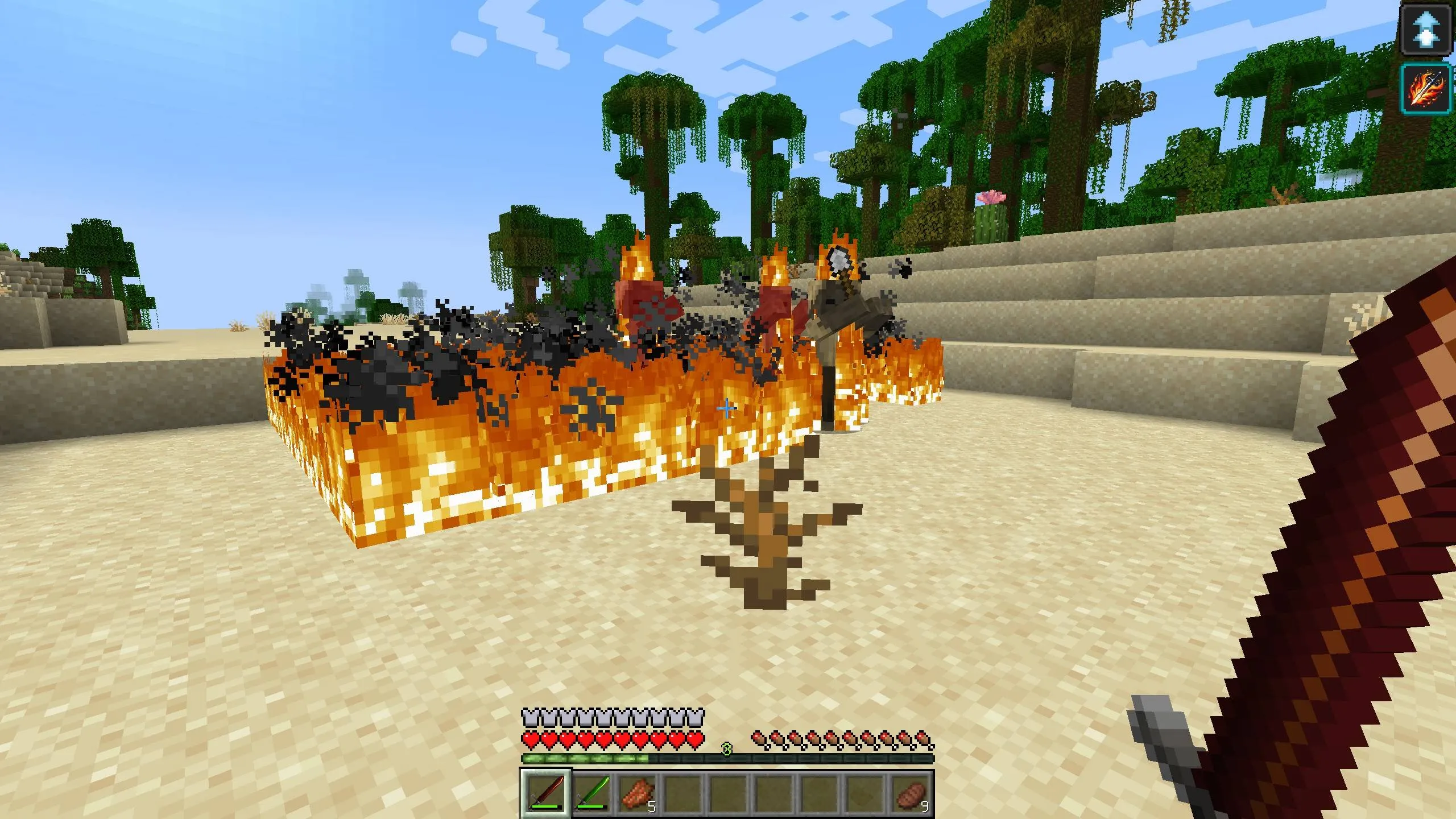Click the double up-arrow upgrade icon
1456x819 pixels.
pos(1426,30)
